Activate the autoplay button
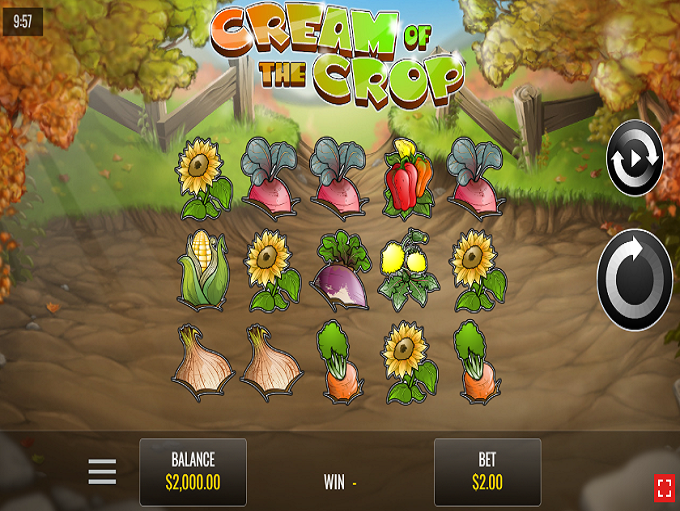This screenshot has height=511, width=680. click(636, 158)
